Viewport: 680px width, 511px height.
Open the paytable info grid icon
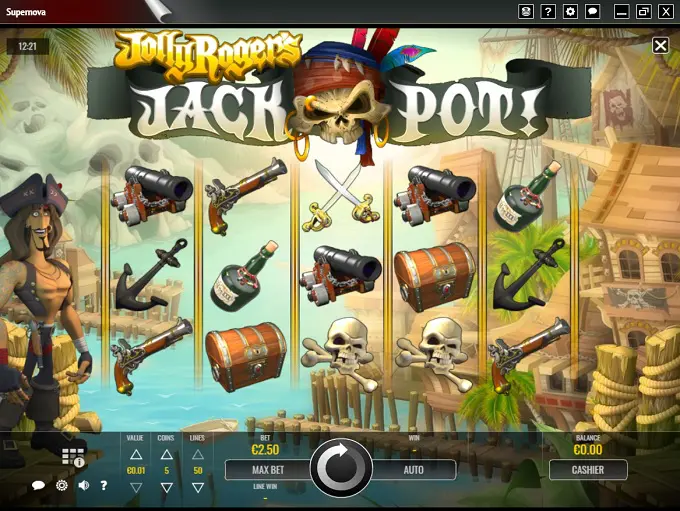(x=73, y=457)
